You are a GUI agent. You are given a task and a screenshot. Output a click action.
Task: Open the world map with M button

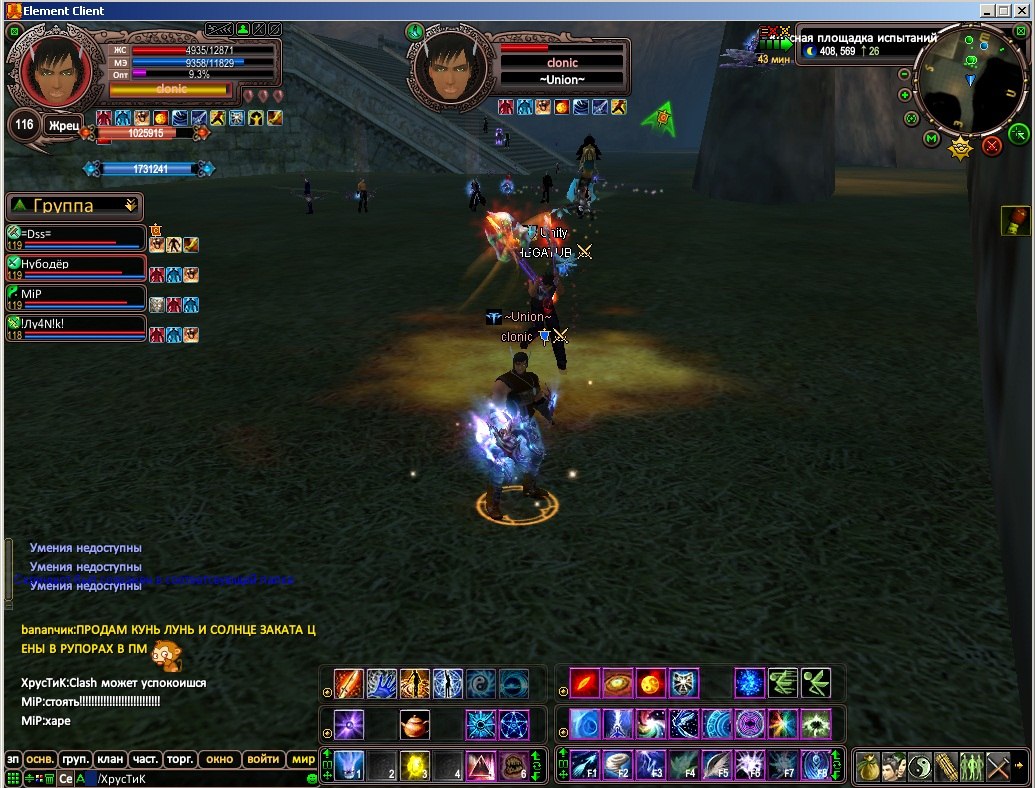932,137
